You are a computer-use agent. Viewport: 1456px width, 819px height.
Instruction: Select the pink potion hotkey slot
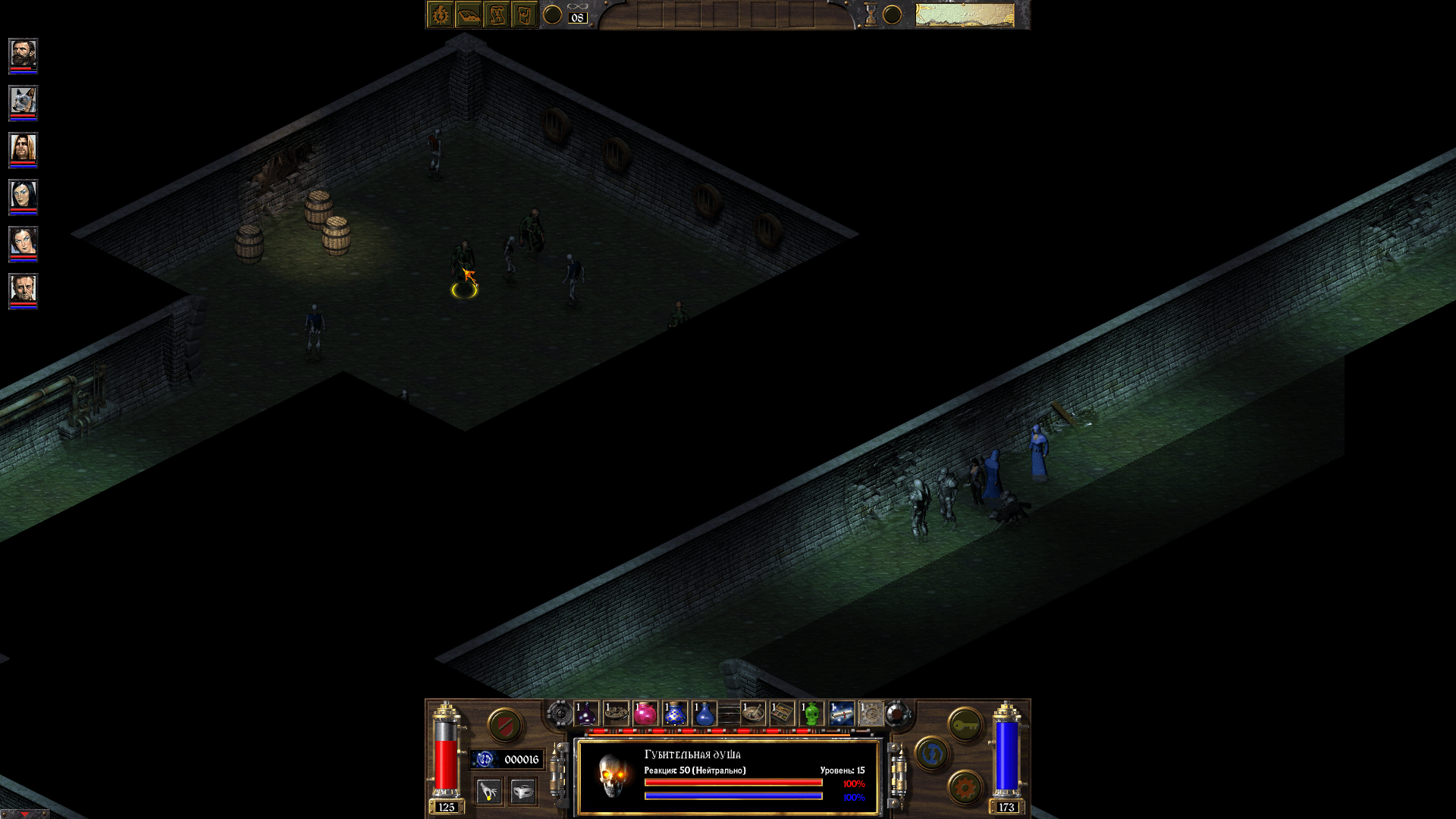tap(646, 714)
